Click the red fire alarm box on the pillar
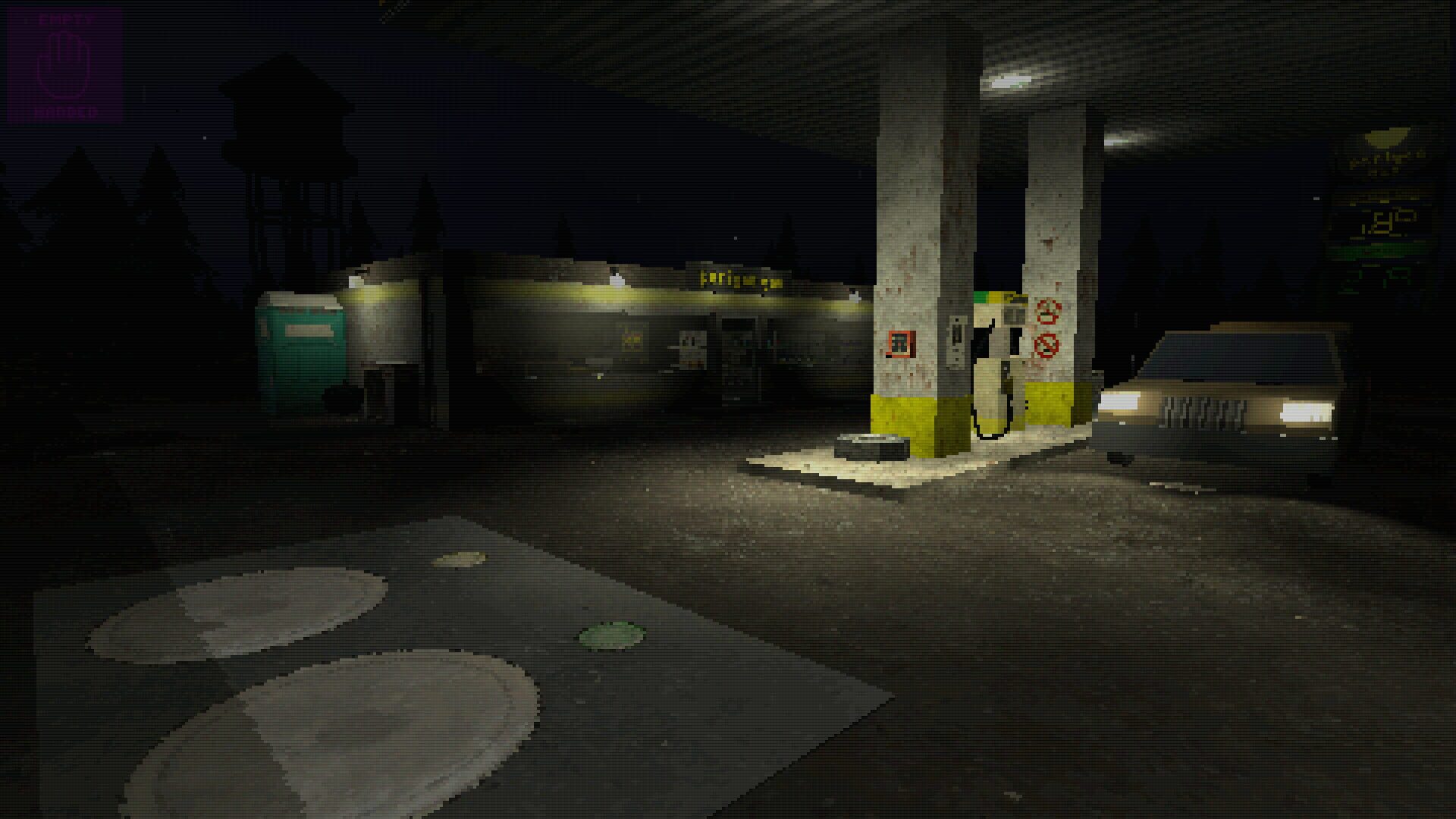The height and width of the screenshot is (819, 1456). [x=900, y=343]
